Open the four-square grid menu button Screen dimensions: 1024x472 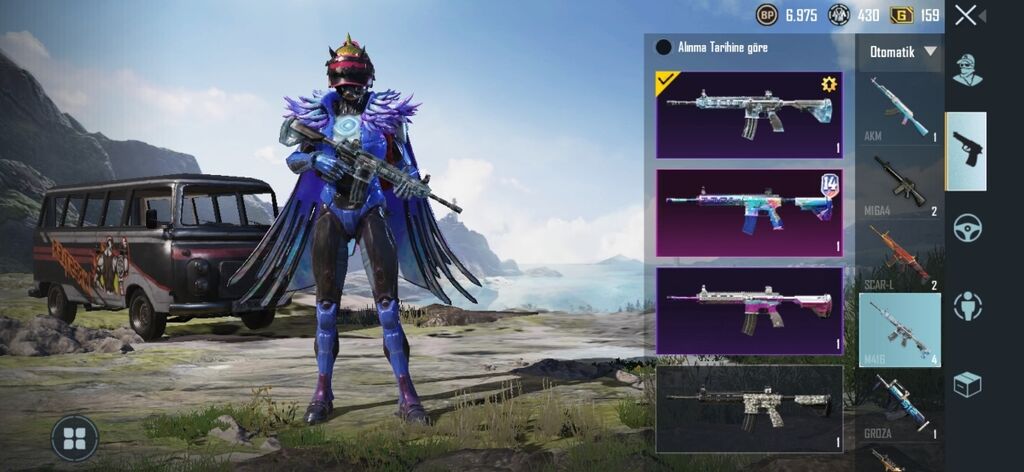74,438
